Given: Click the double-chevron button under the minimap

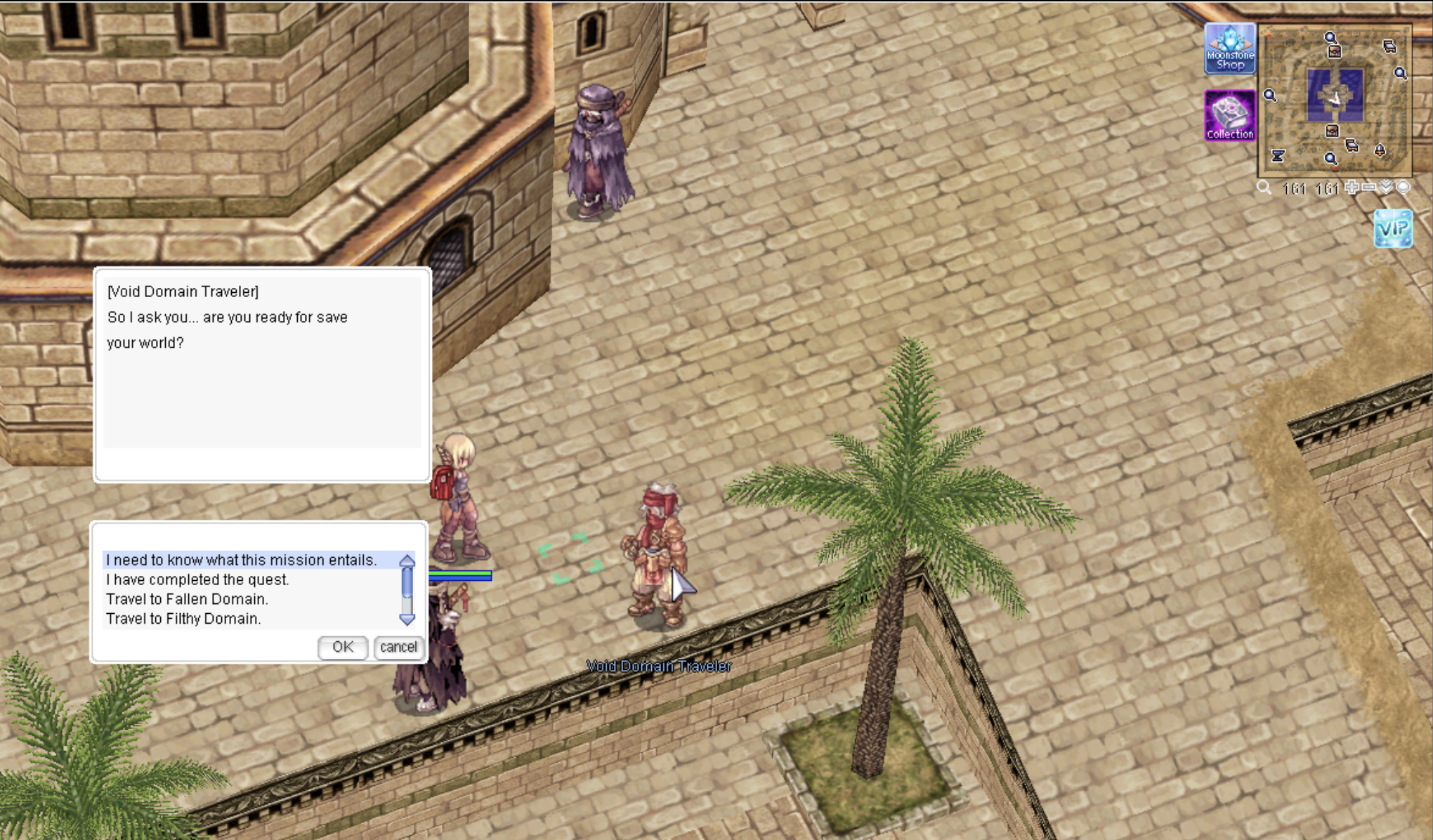Looking at the screenshot, I should click(1386, 188).
